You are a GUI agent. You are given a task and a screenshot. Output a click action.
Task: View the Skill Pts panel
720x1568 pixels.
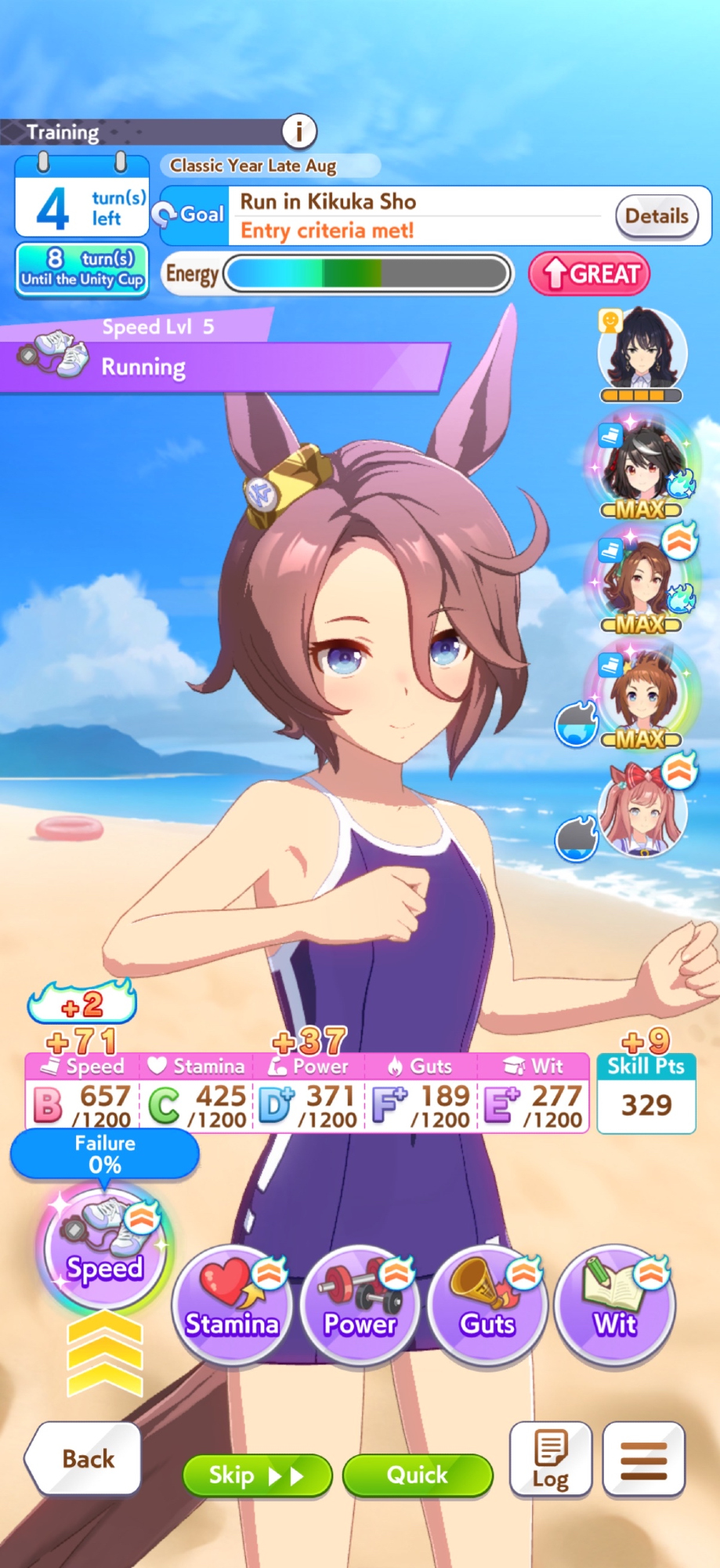pos(646,1094)
